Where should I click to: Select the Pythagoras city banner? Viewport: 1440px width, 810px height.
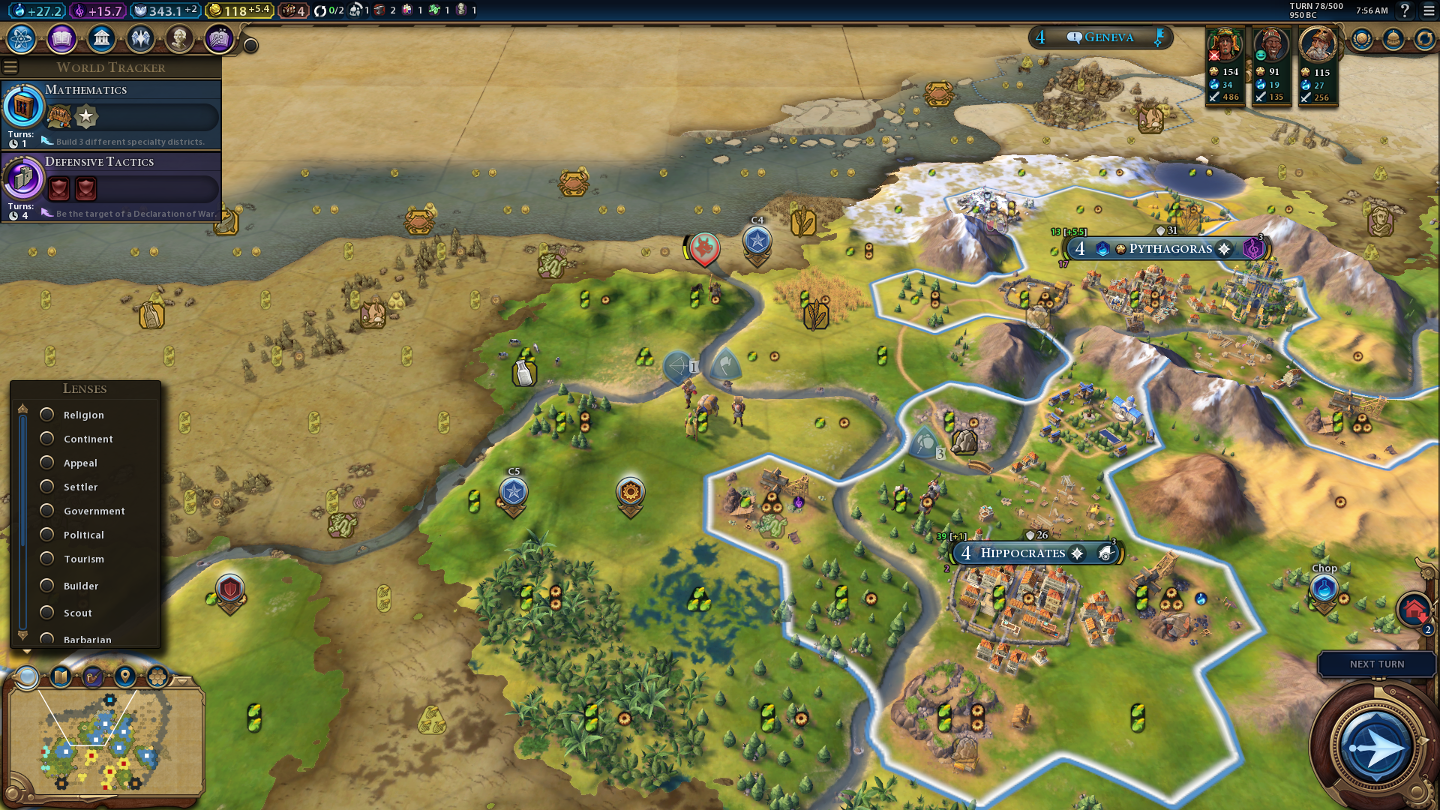pyautogui.click(x=1169, y=249)
